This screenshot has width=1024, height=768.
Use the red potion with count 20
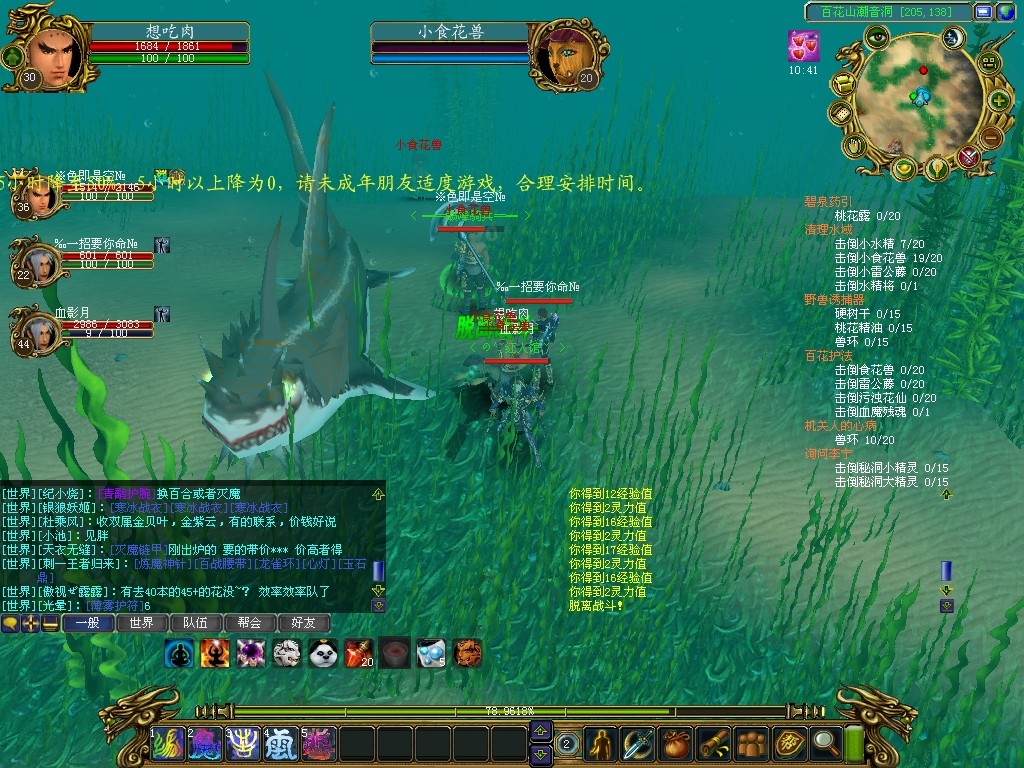coord(358,654)
